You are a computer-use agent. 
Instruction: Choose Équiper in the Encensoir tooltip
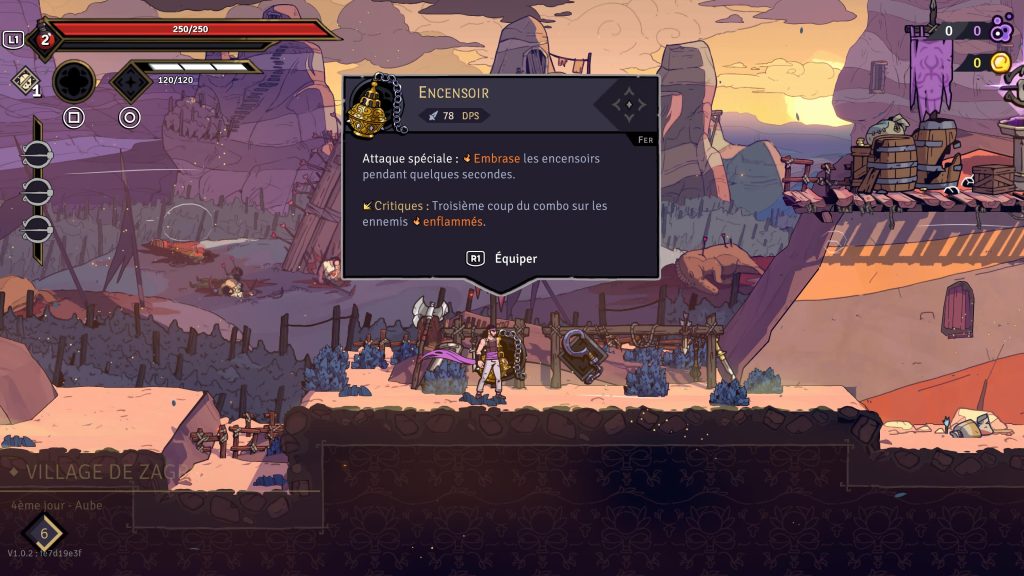(x=502, y=258)
